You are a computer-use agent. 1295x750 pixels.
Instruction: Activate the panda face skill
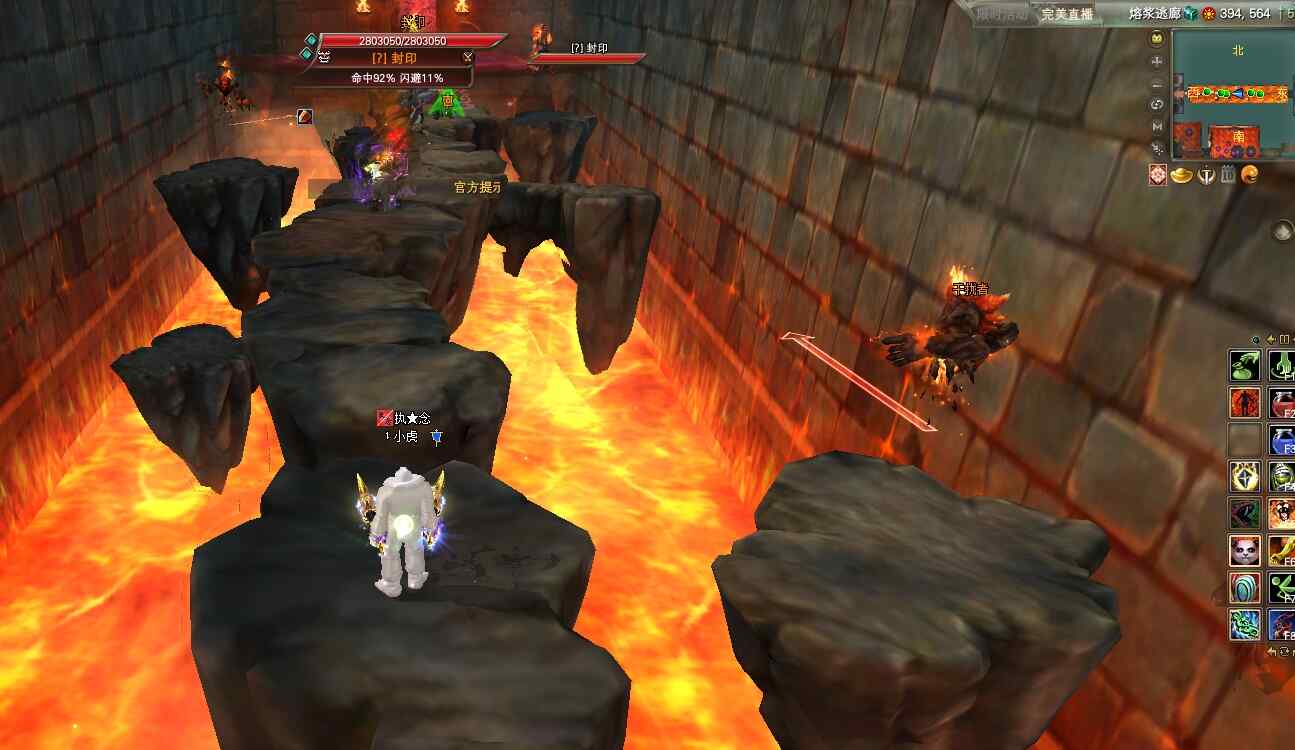click(1243, 550)
